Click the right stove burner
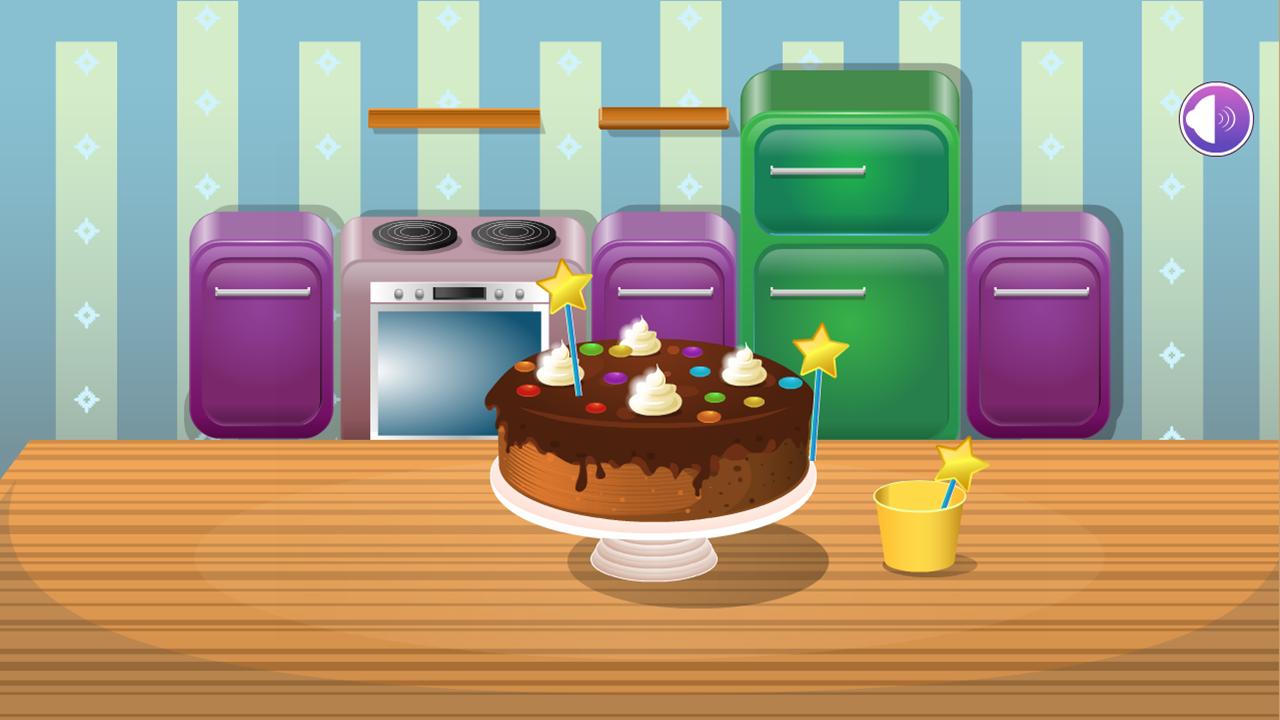1280x720 pixels. click(x=510, y=232)
